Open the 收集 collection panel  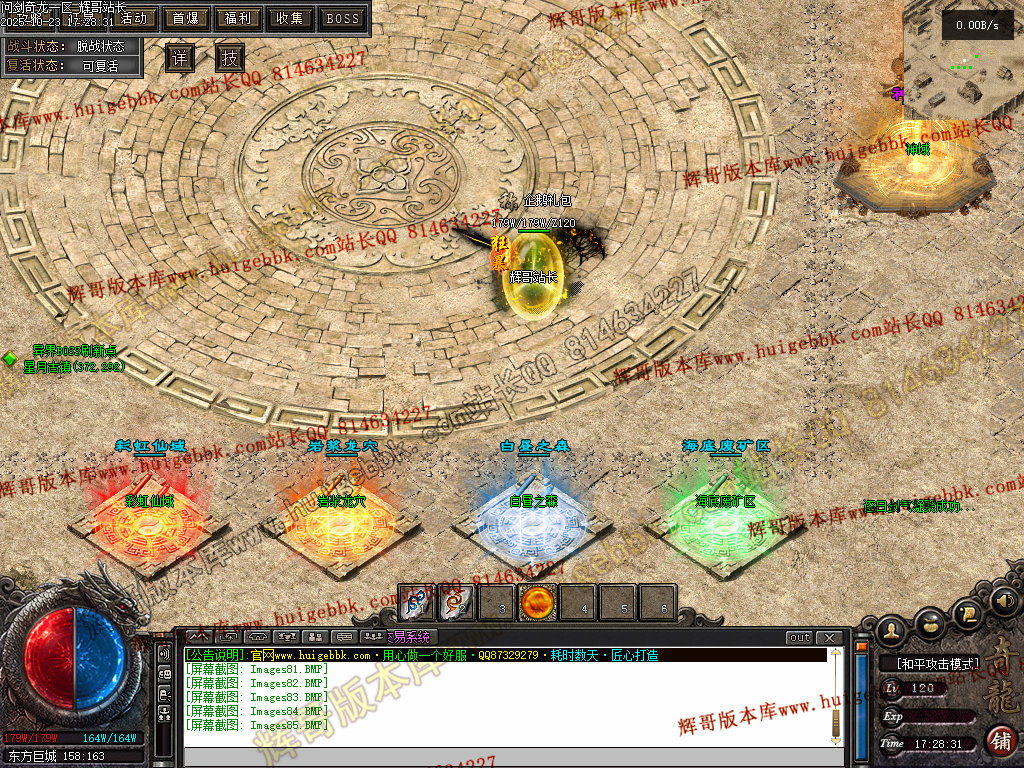click(x=290, y=18)
